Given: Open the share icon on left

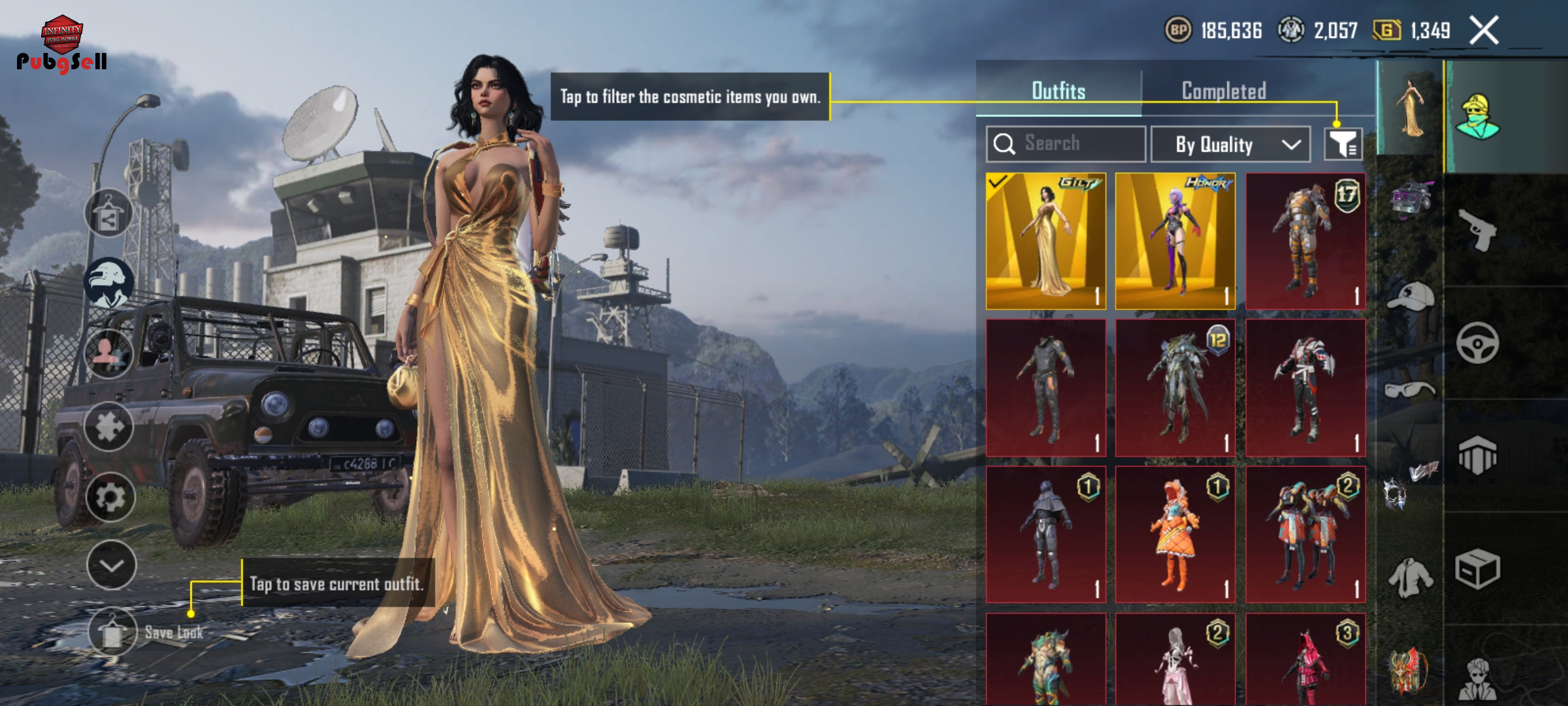Looking at the screenshot, I should coord(108,214).
